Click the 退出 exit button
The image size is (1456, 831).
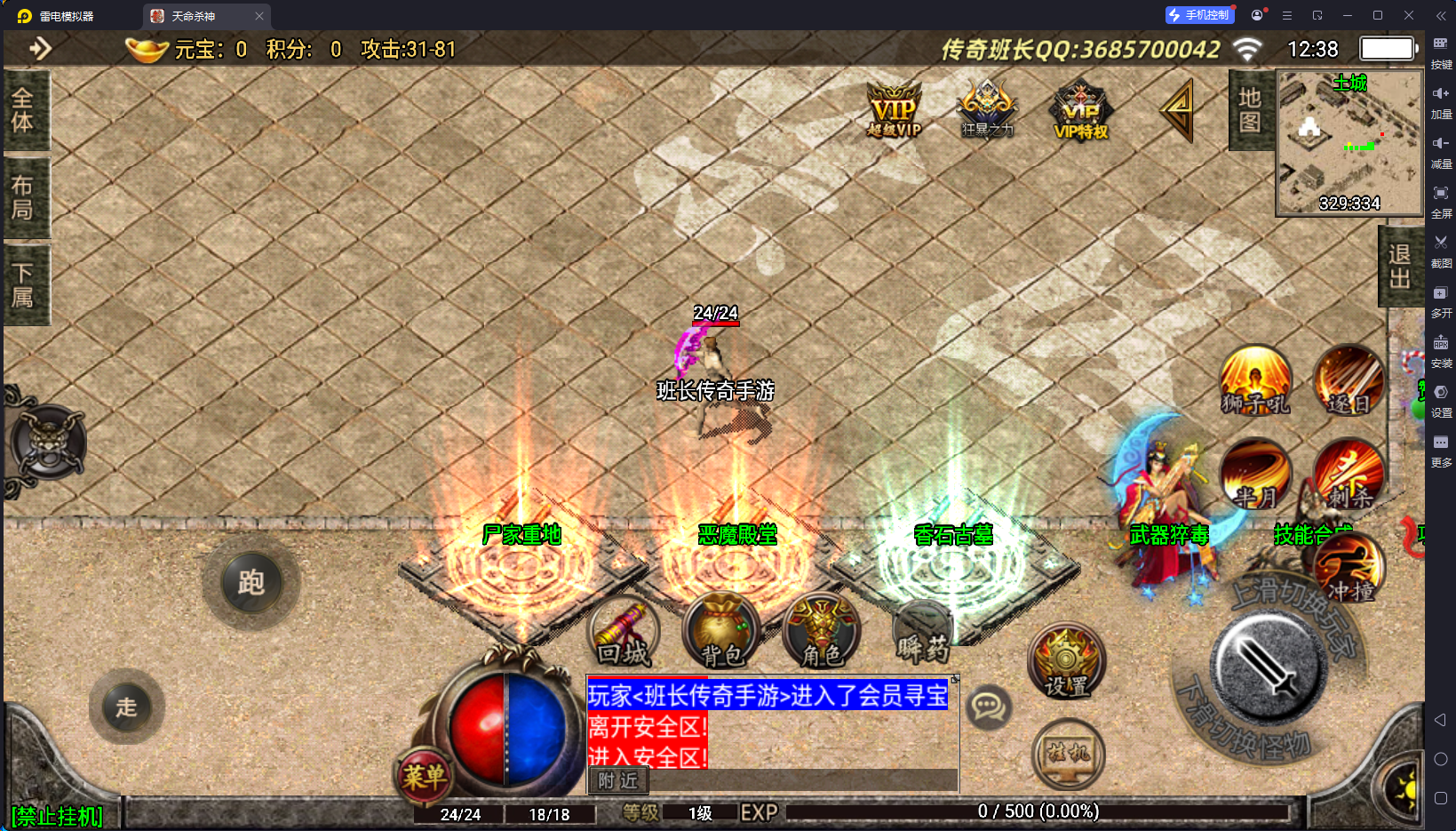point(1399,267)
